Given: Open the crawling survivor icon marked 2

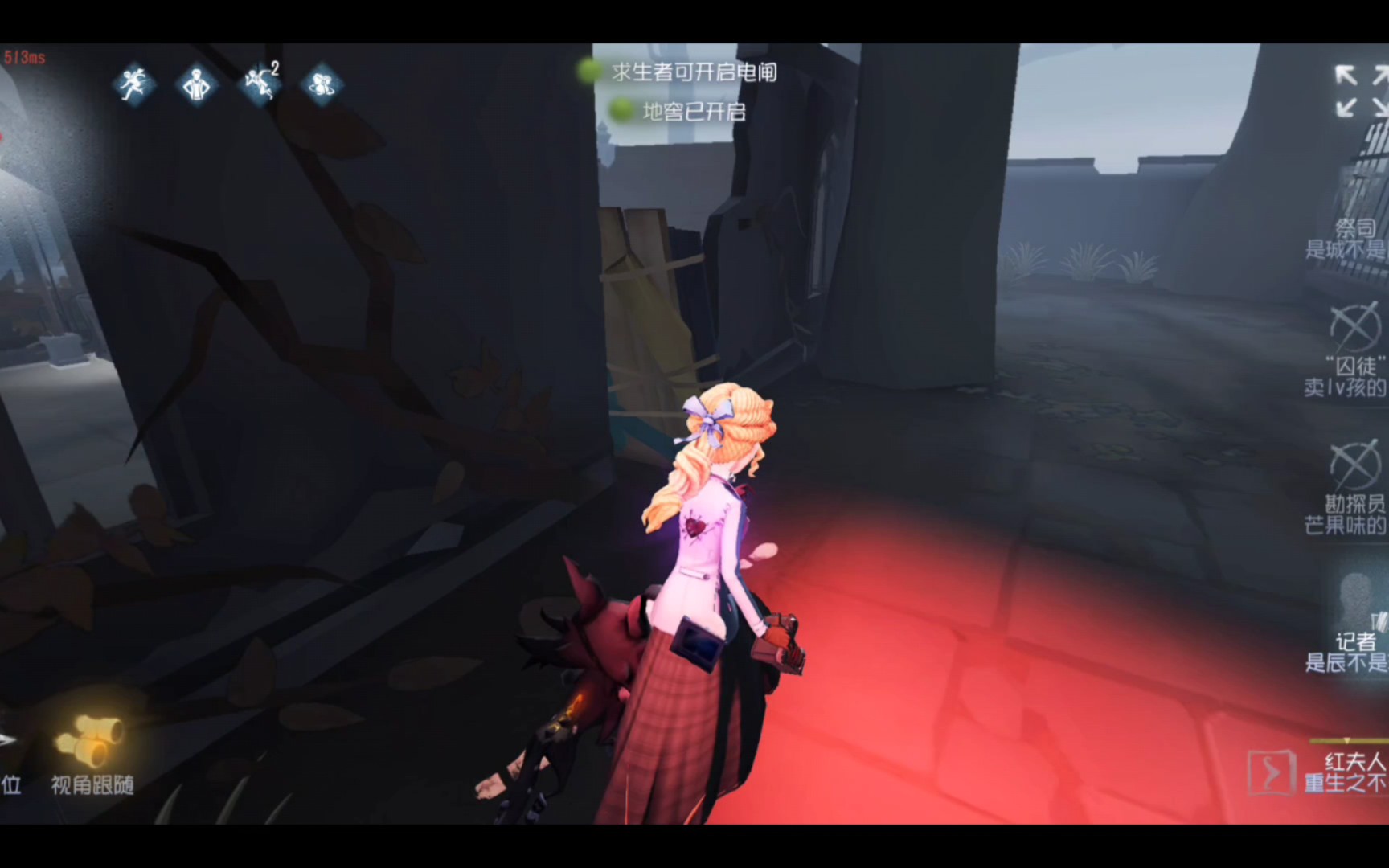Looking at the screenshot, I should click(259, 85).
